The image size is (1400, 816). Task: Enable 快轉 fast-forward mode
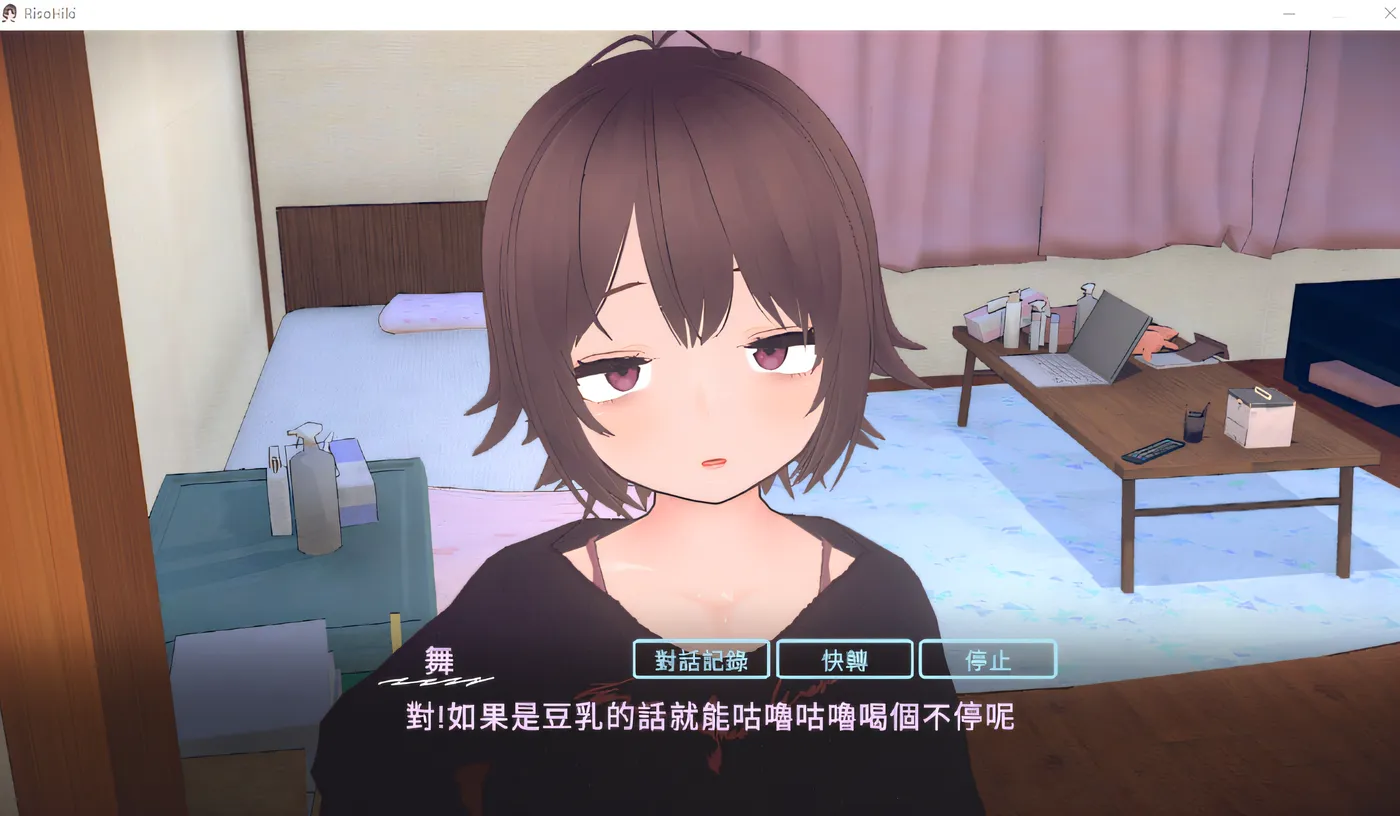[x=845, y=659]
